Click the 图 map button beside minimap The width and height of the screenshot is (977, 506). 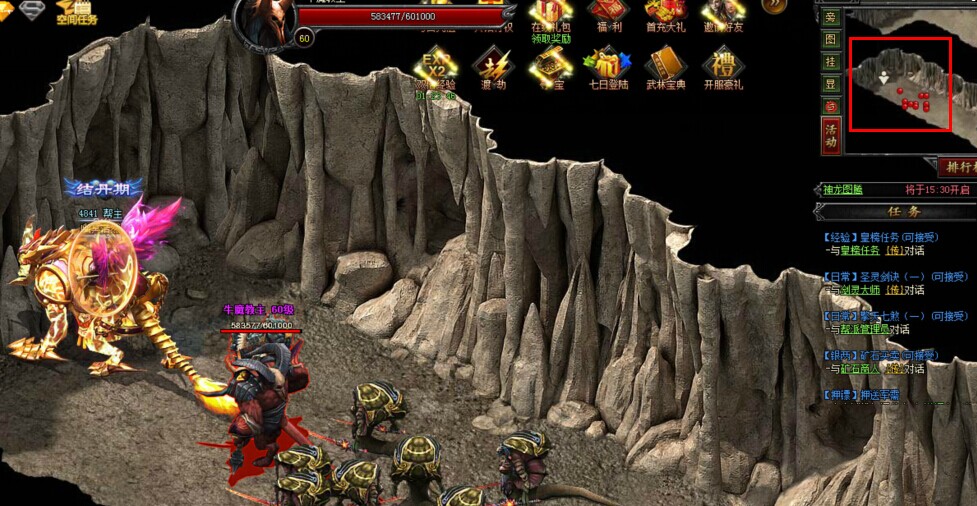click(x=831, y=40)
